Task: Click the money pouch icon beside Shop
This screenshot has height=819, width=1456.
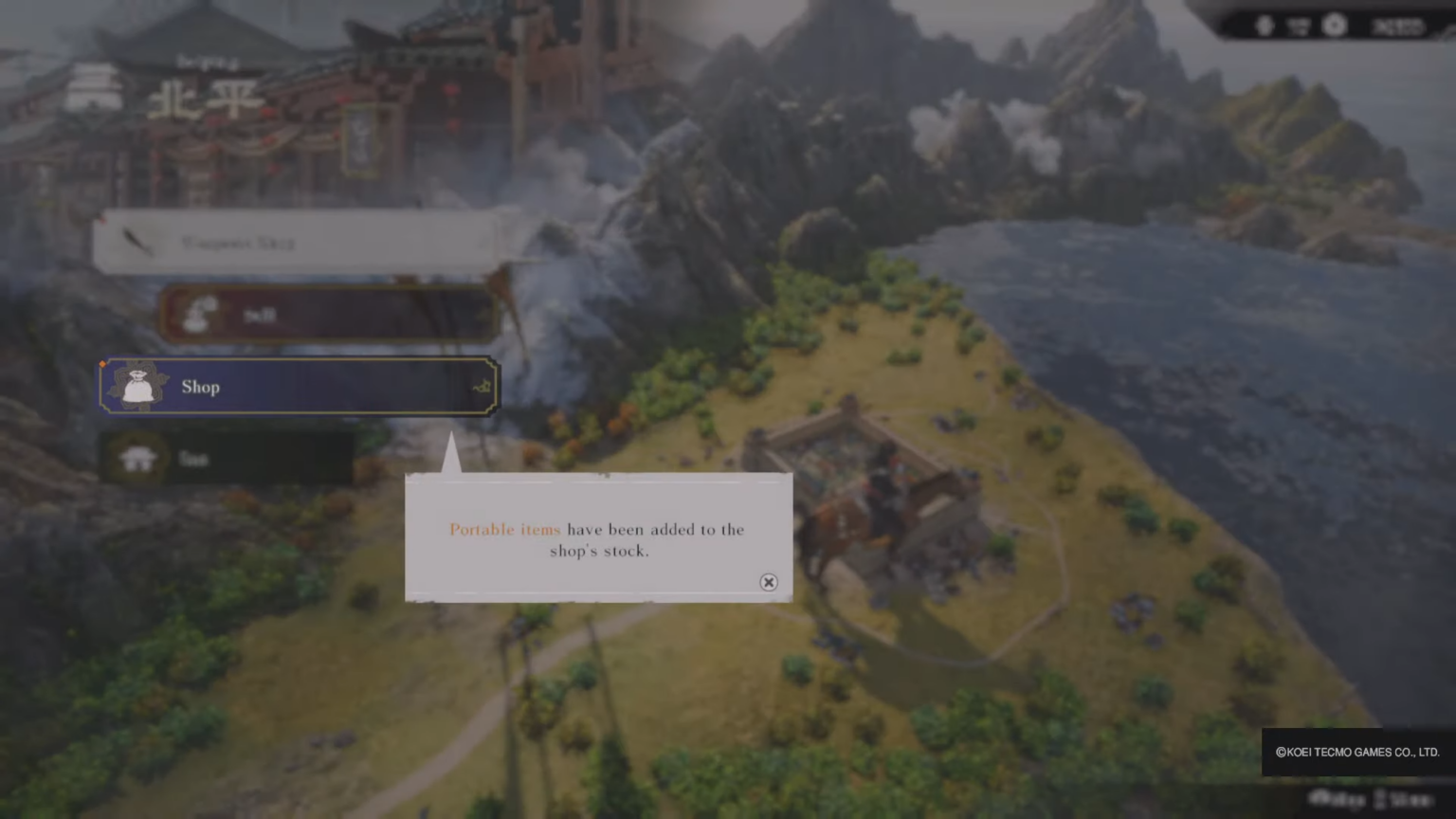Action: tap(137, 386)
